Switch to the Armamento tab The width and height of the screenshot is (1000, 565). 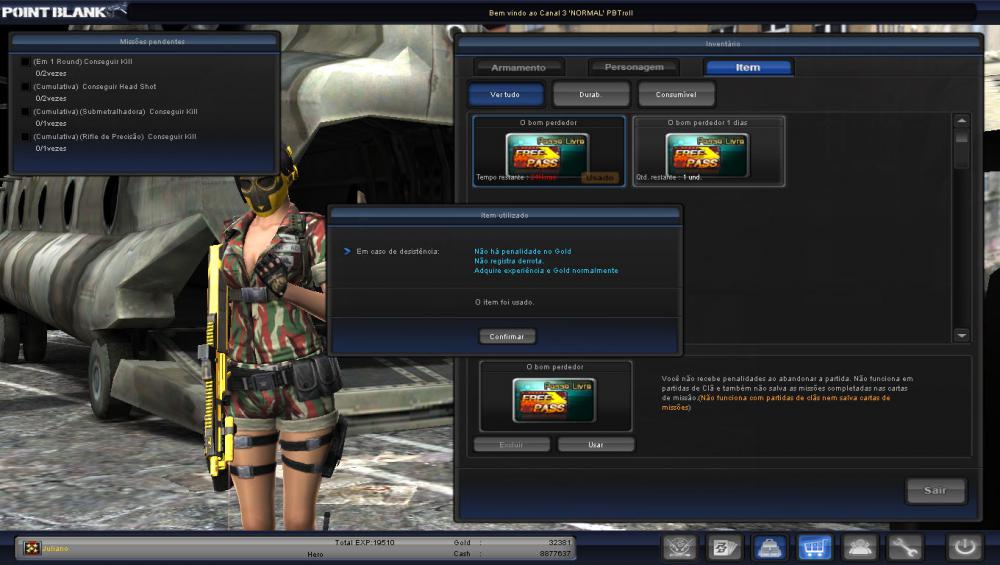click(518, 68)
